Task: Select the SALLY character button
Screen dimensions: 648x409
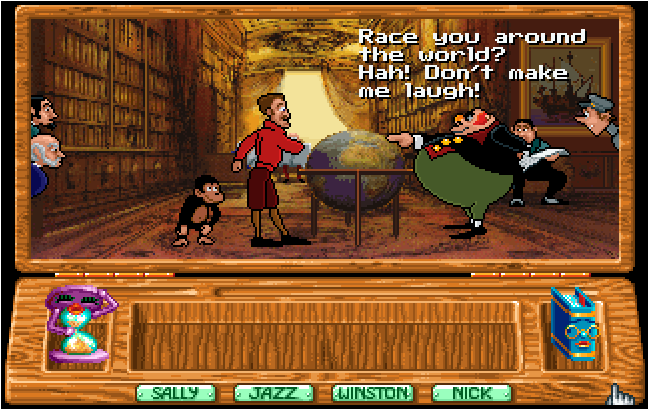Action: [x=175, y=393]
